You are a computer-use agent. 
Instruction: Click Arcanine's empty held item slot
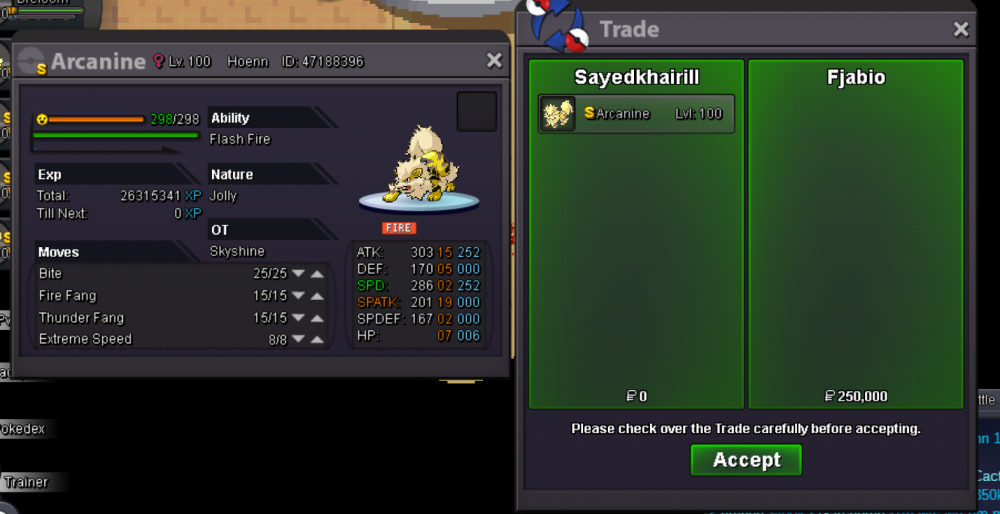477,111
